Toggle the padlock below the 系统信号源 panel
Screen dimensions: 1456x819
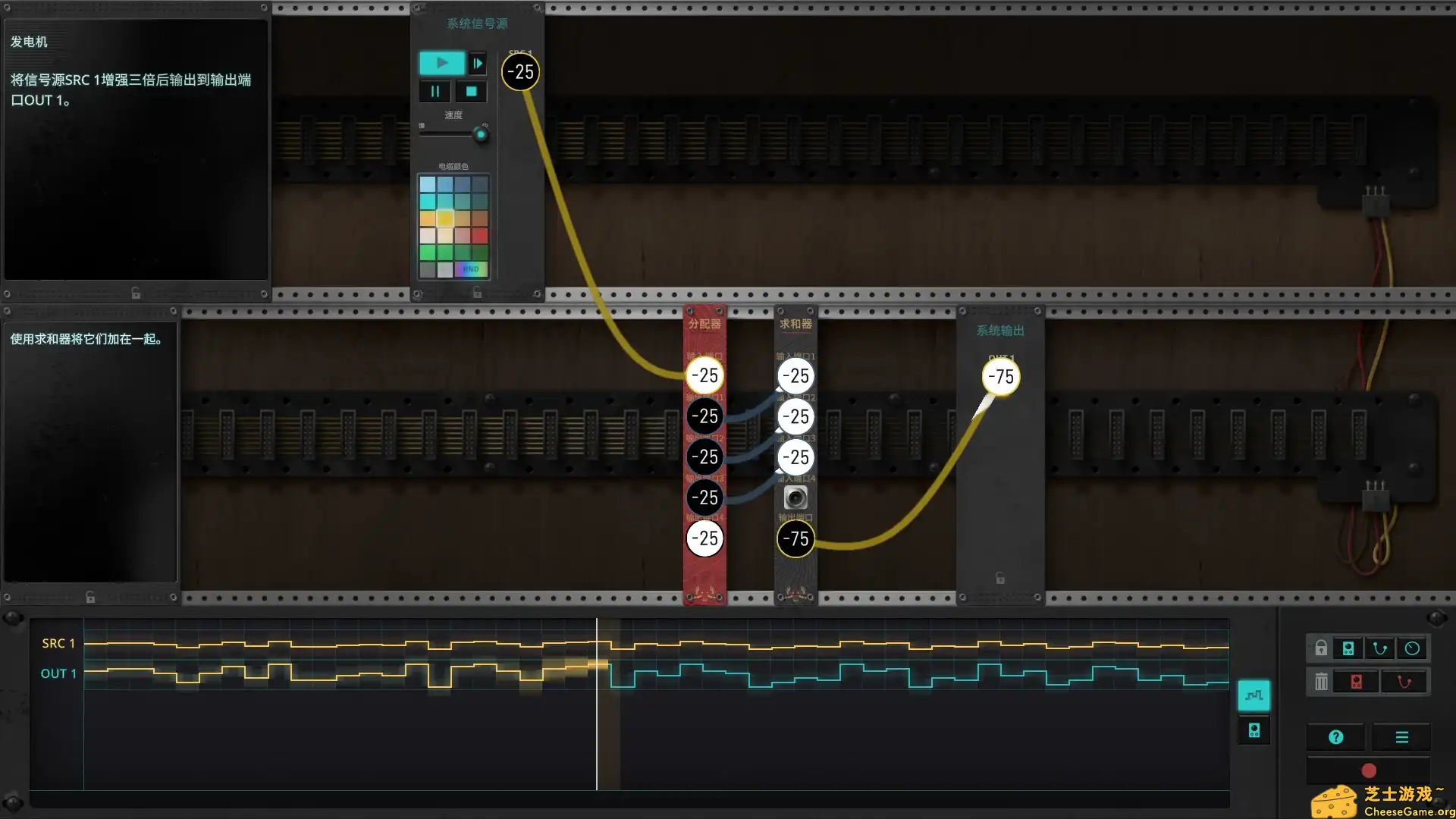point(476,293)
